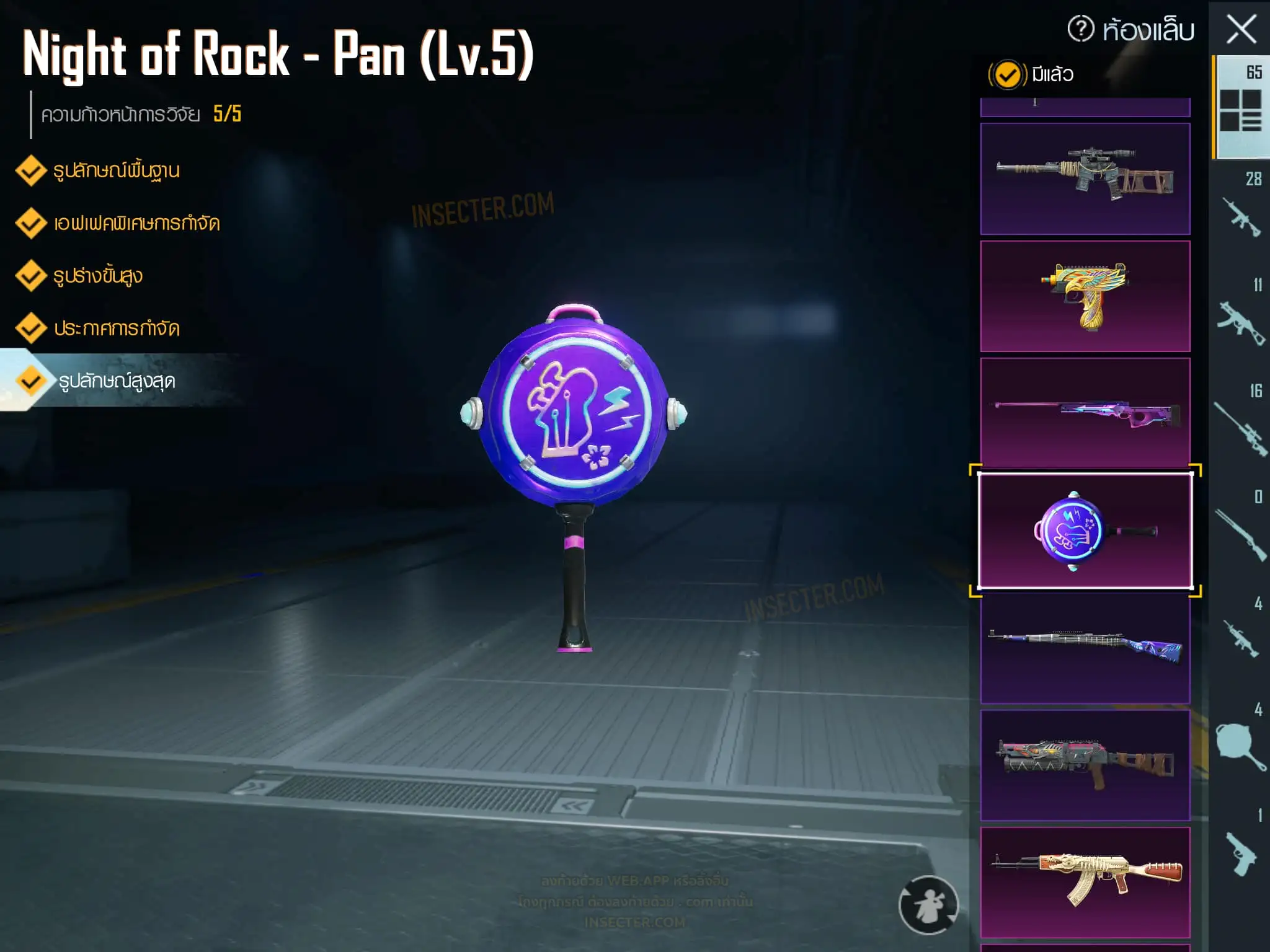The image size is (1270, 952).
Task: Pick the purple sniper rifle skin
Action: click(1085, 412)
